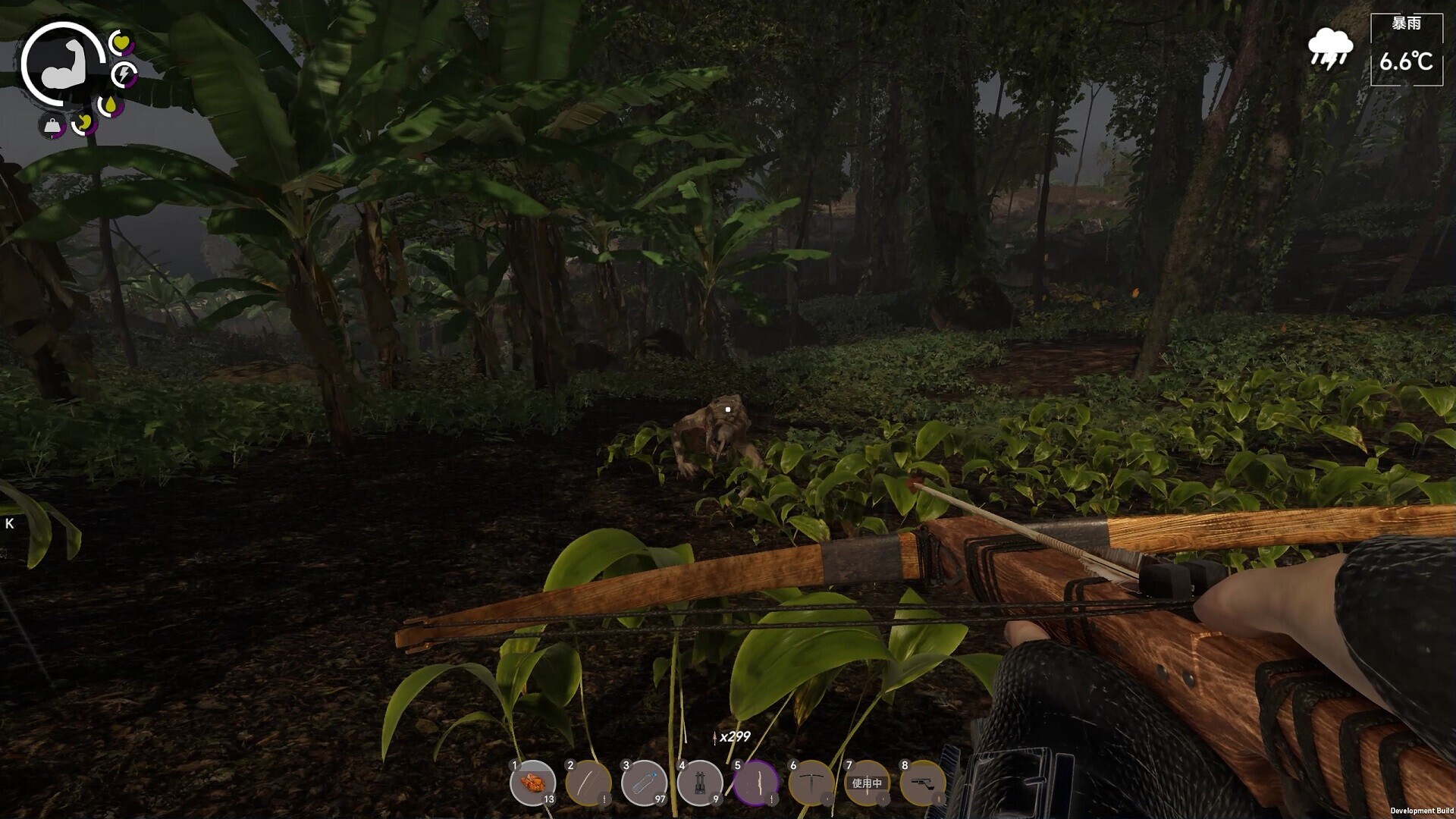
Task: Select the roasted meat hotbar slot
Action: (x=532, y=782)
